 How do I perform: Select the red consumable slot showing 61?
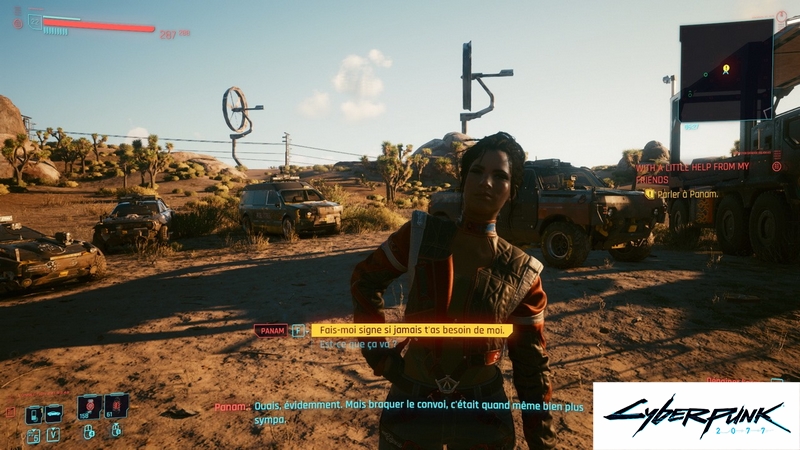116,406
